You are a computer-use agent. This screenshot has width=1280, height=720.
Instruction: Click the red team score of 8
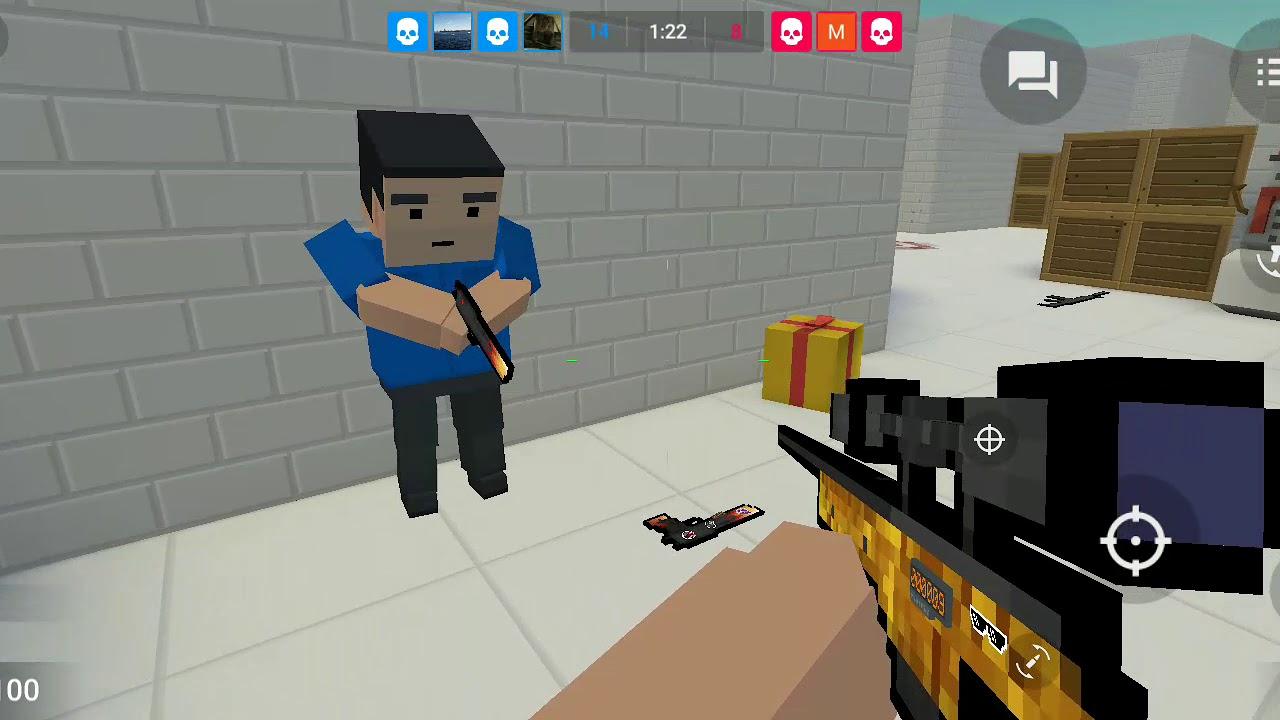736,31
